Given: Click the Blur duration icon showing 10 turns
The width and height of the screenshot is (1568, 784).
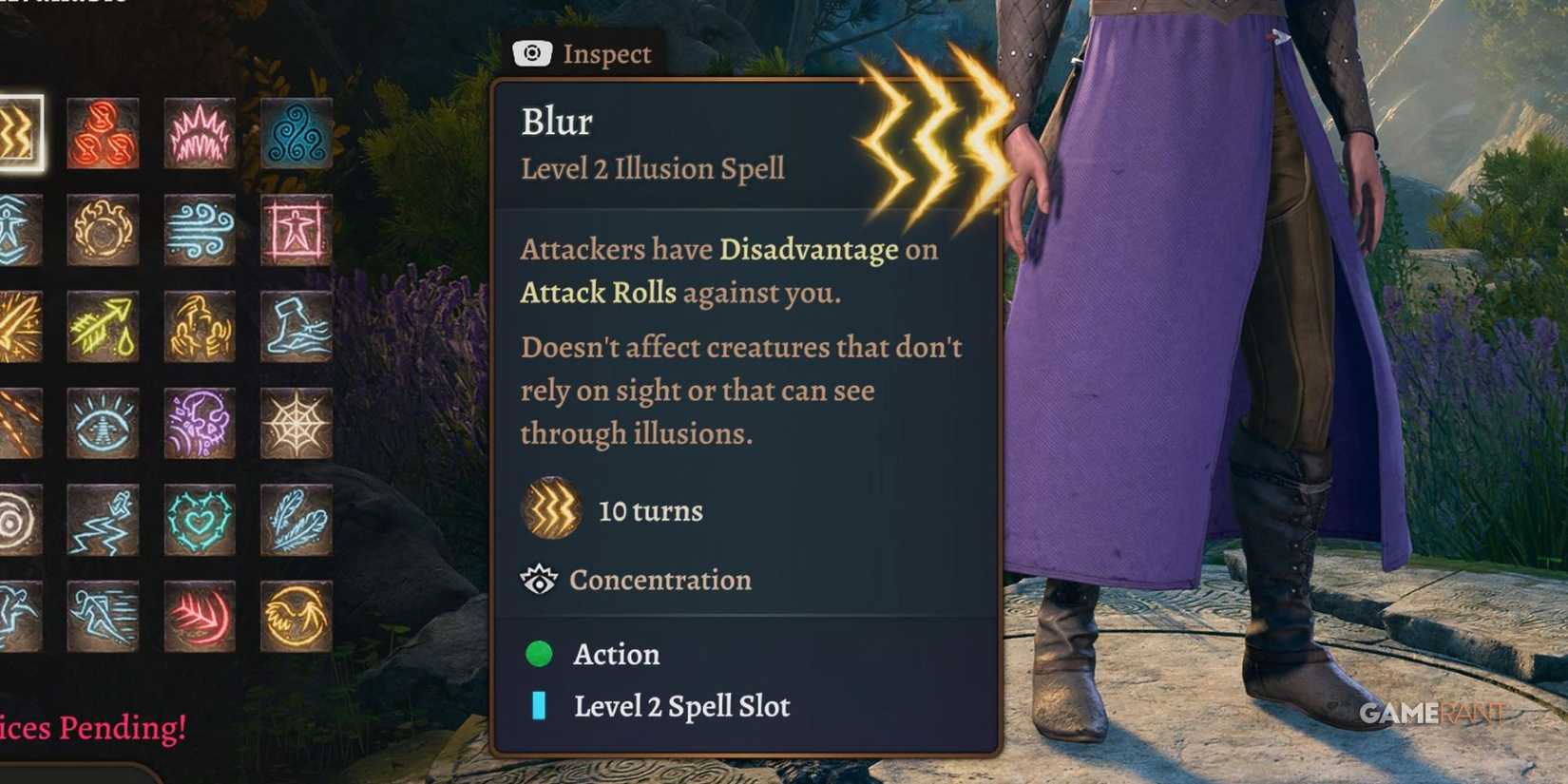Looking at the screenshot, I should 551,509.
